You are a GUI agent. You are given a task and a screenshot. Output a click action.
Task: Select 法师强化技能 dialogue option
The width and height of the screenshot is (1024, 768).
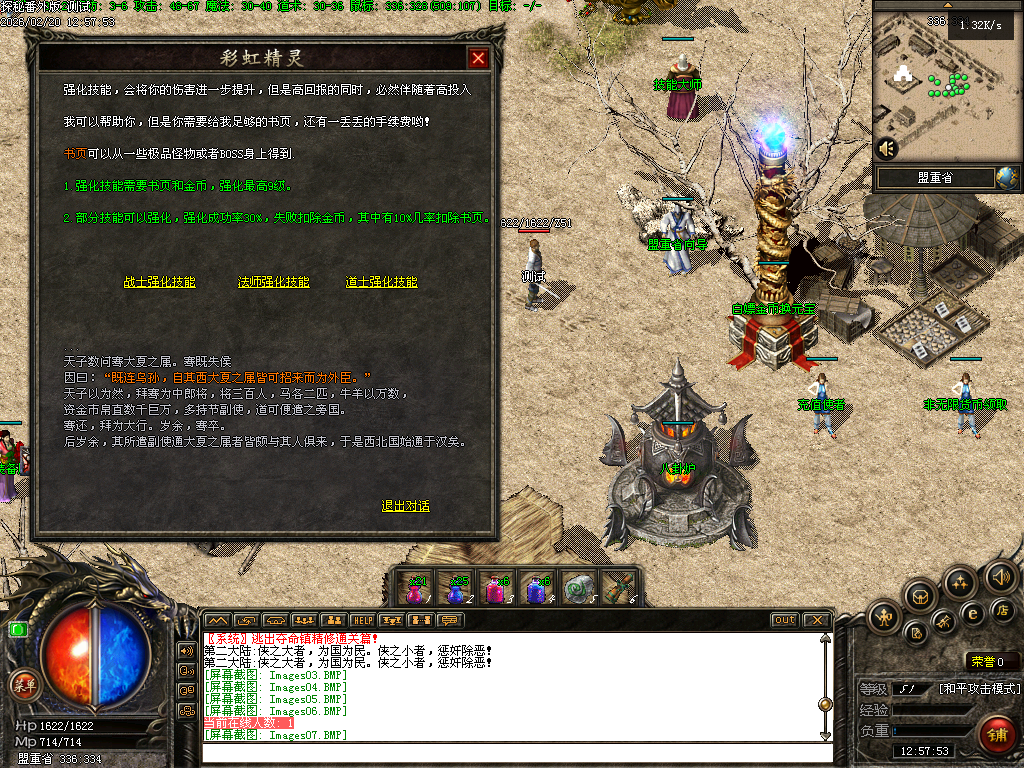pos(274,282)
